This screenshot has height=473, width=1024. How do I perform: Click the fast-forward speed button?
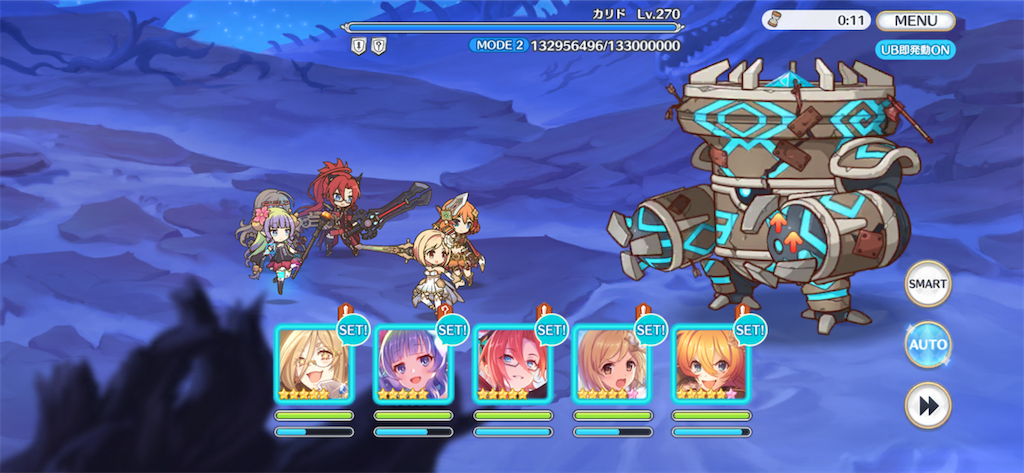click(x=927, y=405)
